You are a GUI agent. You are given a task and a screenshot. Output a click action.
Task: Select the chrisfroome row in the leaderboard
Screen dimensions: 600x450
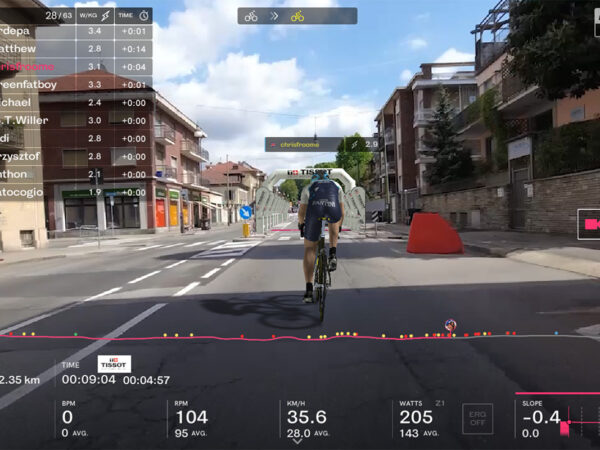[x=75, y=66]
